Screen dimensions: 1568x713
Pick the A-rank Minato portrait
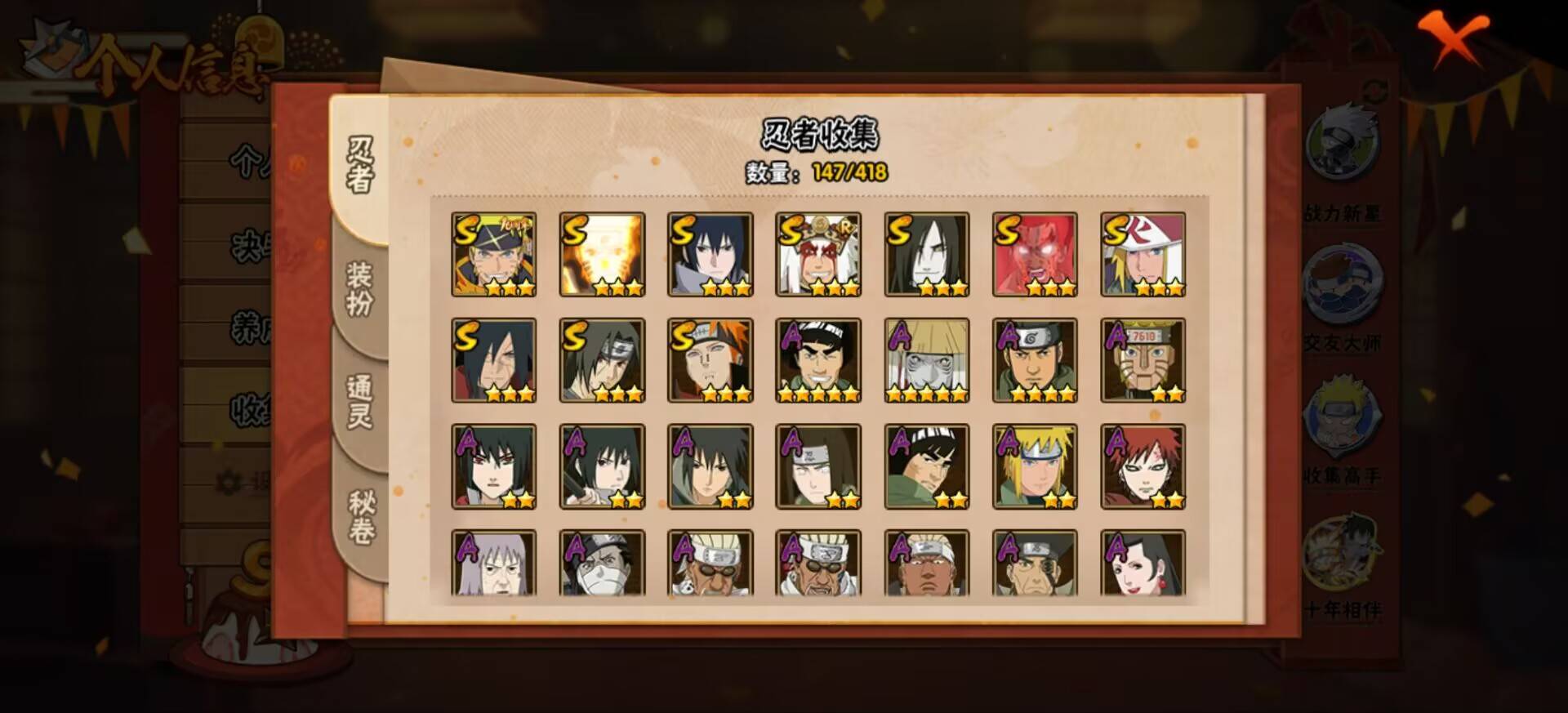1035,466
